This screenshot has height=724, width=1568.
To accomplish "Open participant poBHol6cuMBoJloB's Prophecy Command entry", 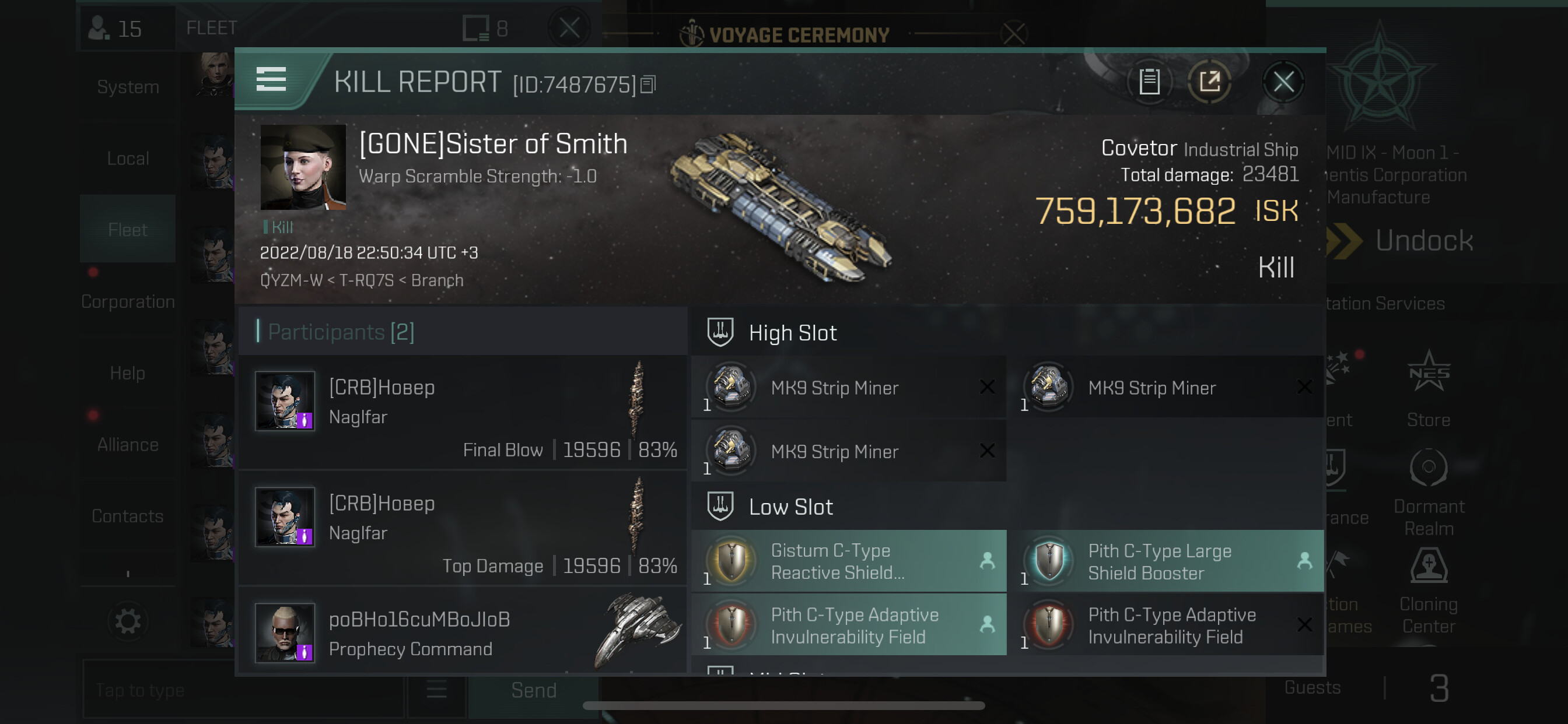I will 463,632.
